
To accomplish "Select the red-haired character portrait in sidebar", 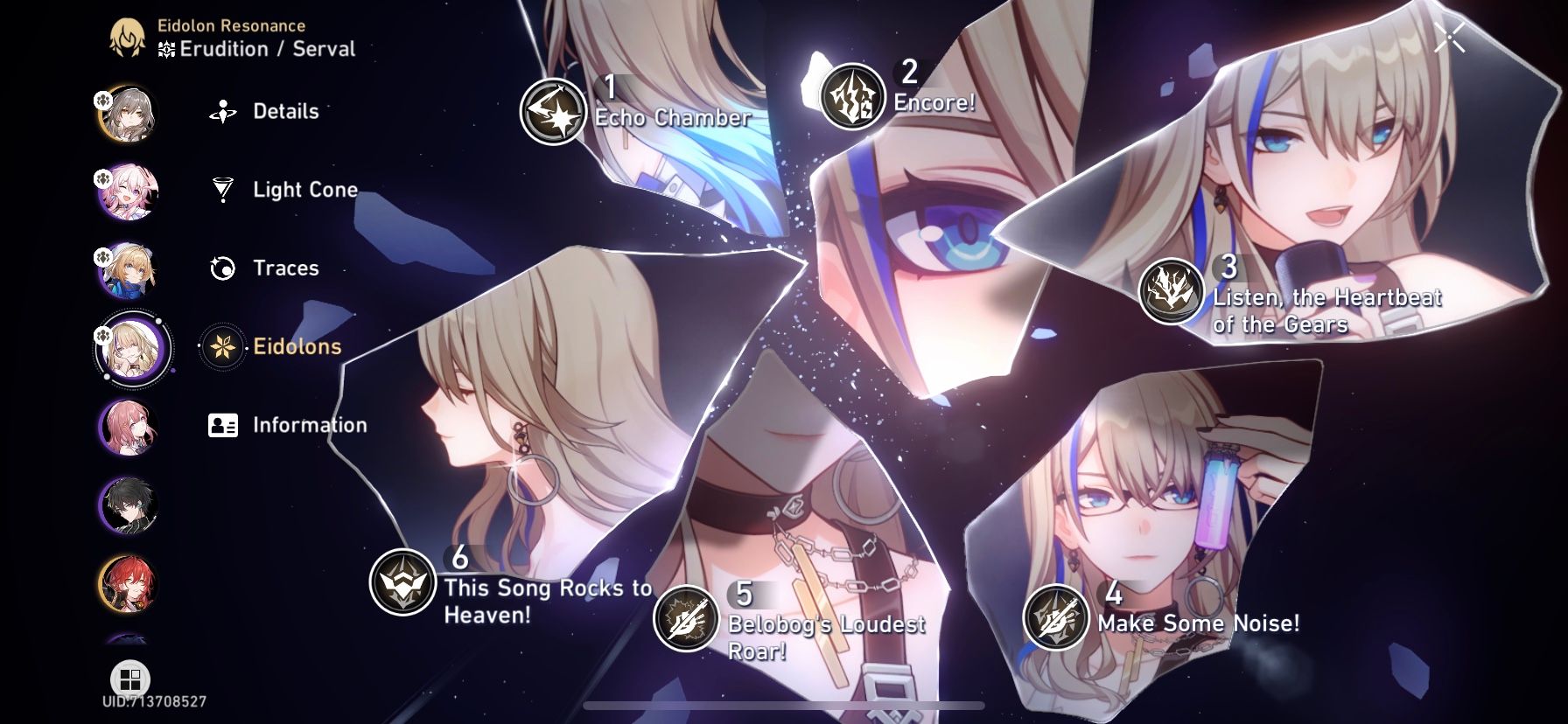I will tap(129, 583).
